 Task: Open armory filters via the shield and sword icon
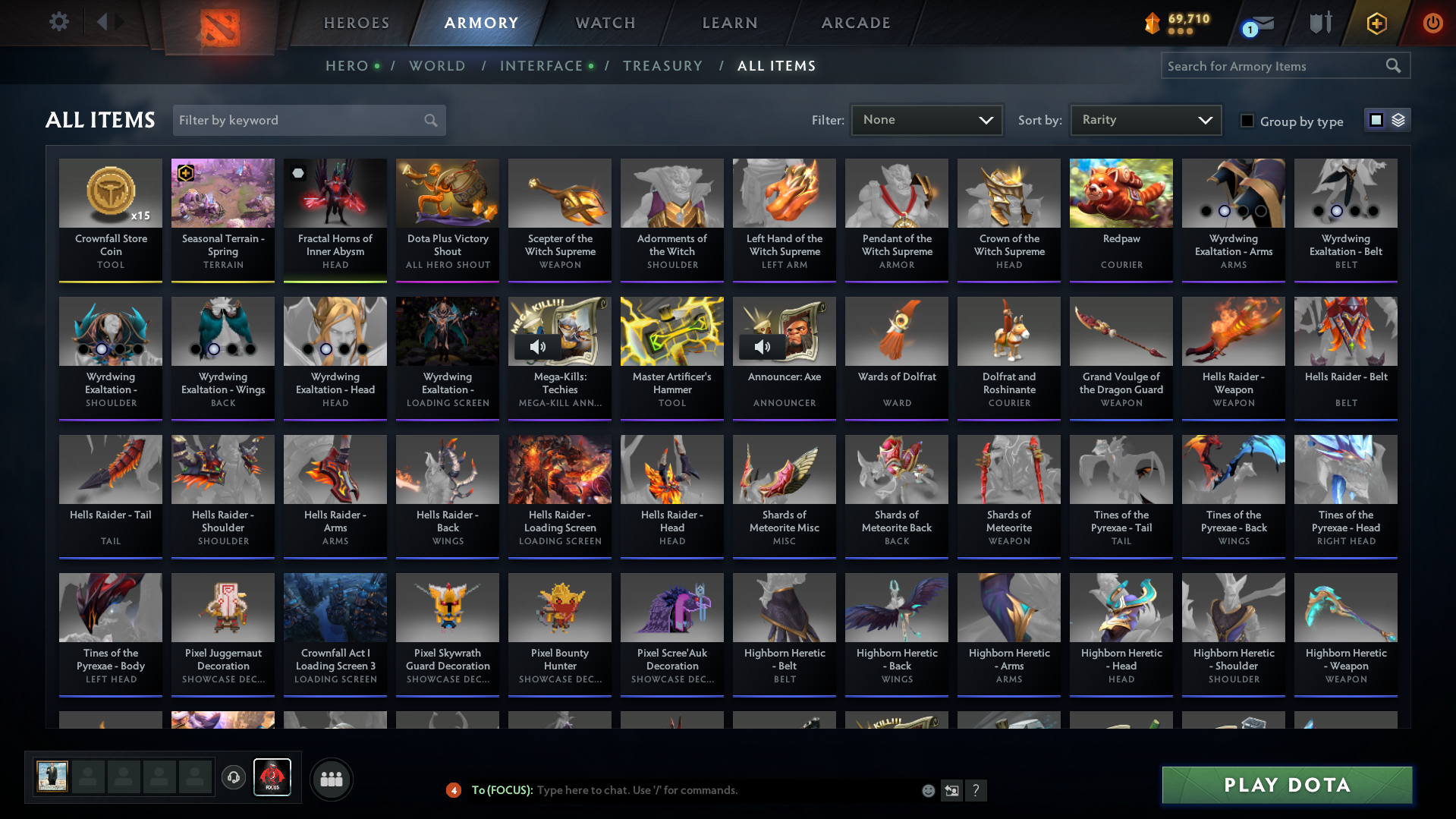pyautogui.click(x=1319, y=23)
